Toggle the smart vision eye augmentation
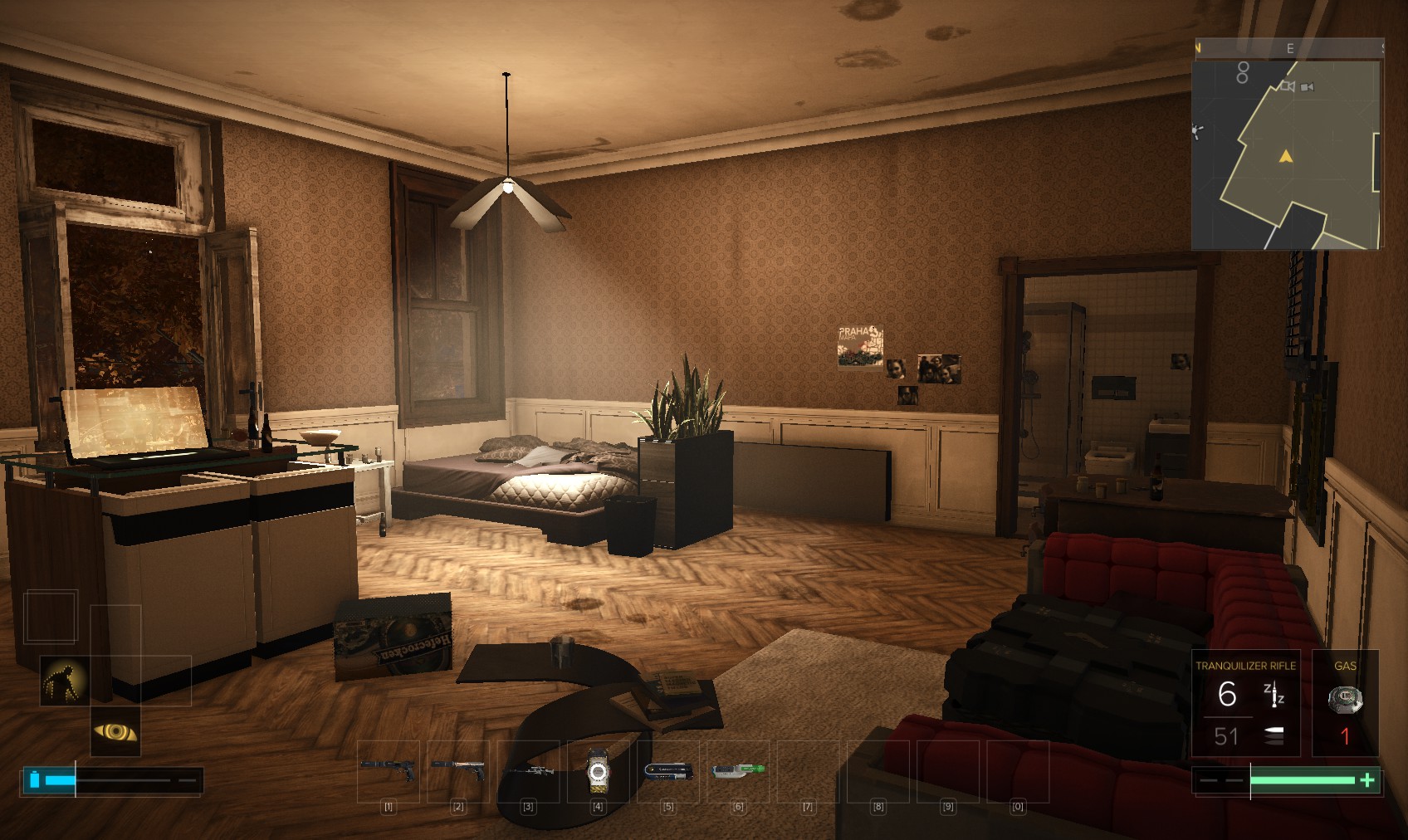Image resolution: width=1408 pixels, height=840 pixels. point(115,731)
